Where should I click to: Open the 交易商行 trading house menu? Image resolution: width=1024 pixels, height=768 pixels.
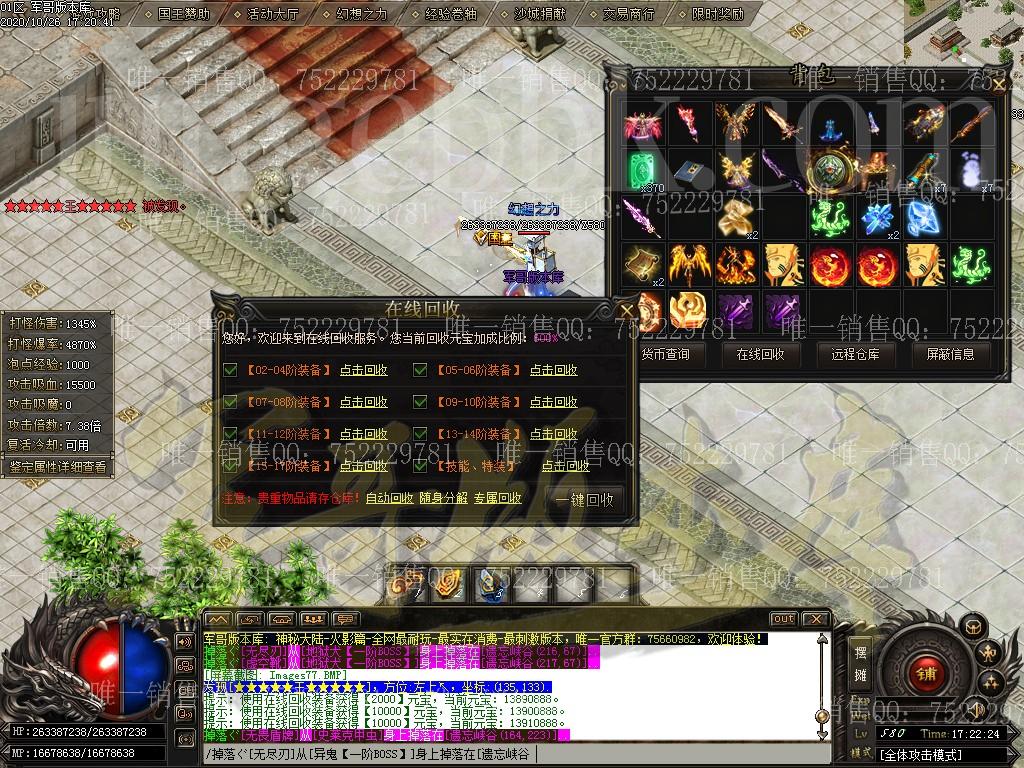pyautogui.click(x=629, y=14)
